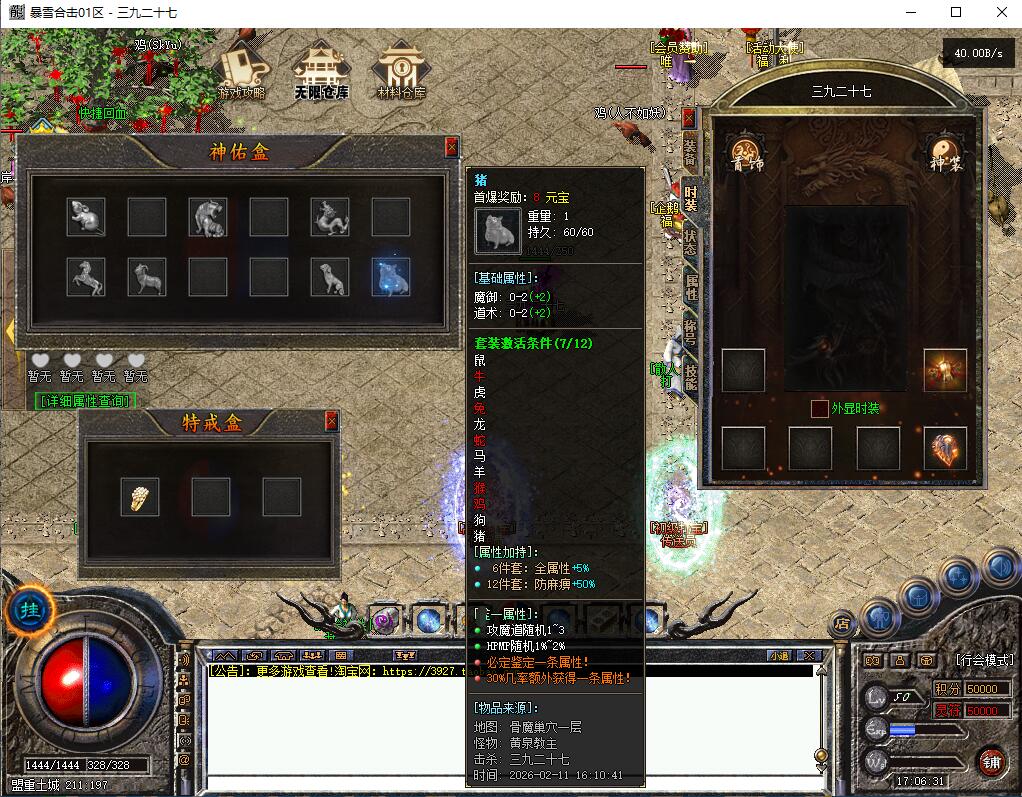The image size is (1022, 797).
Task: Close the 神佑盒 panel
Action: [452, 147]
